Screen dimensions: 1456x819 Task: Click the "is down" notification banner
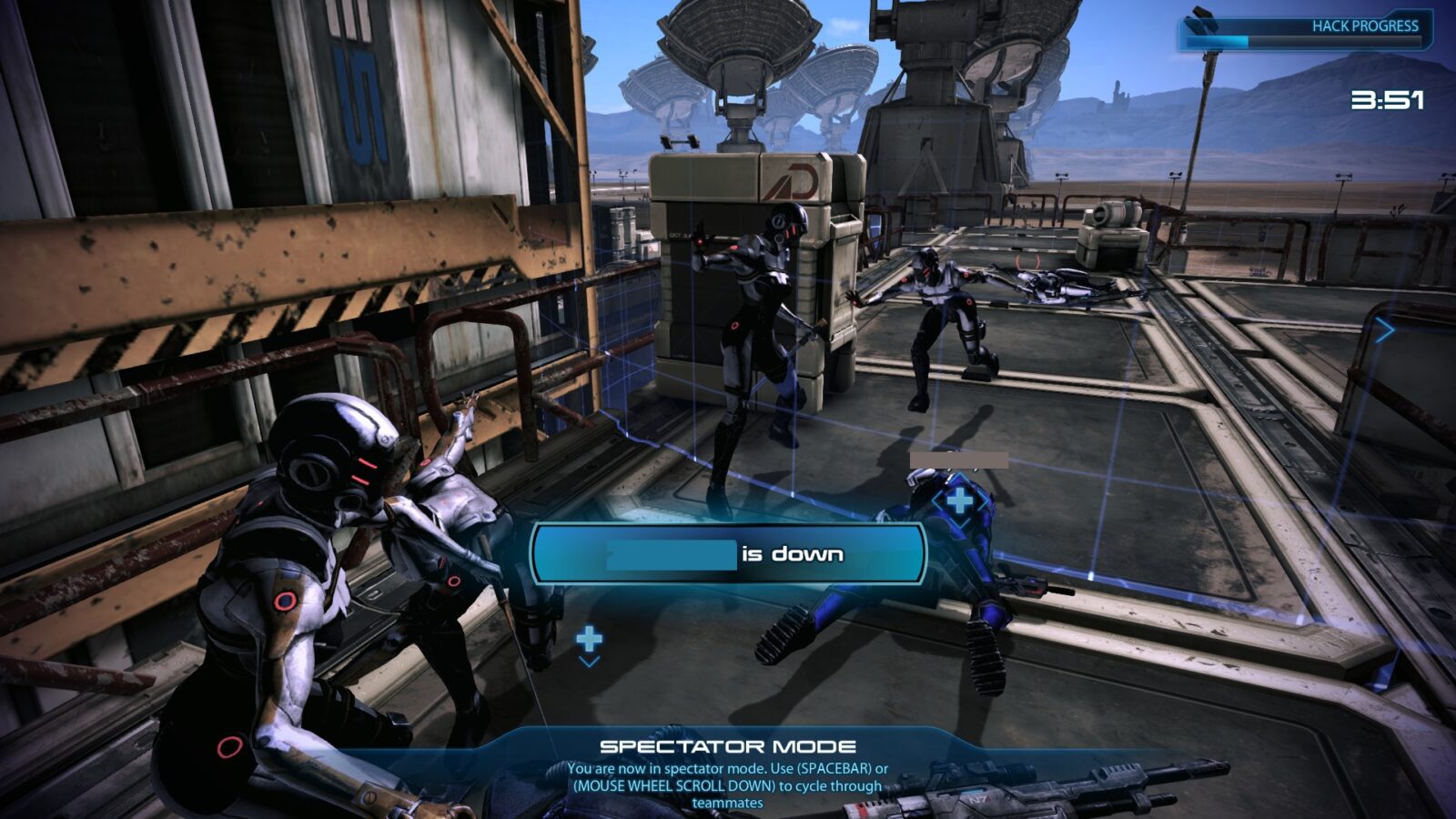pyautogui.click(x=728, y=553)
